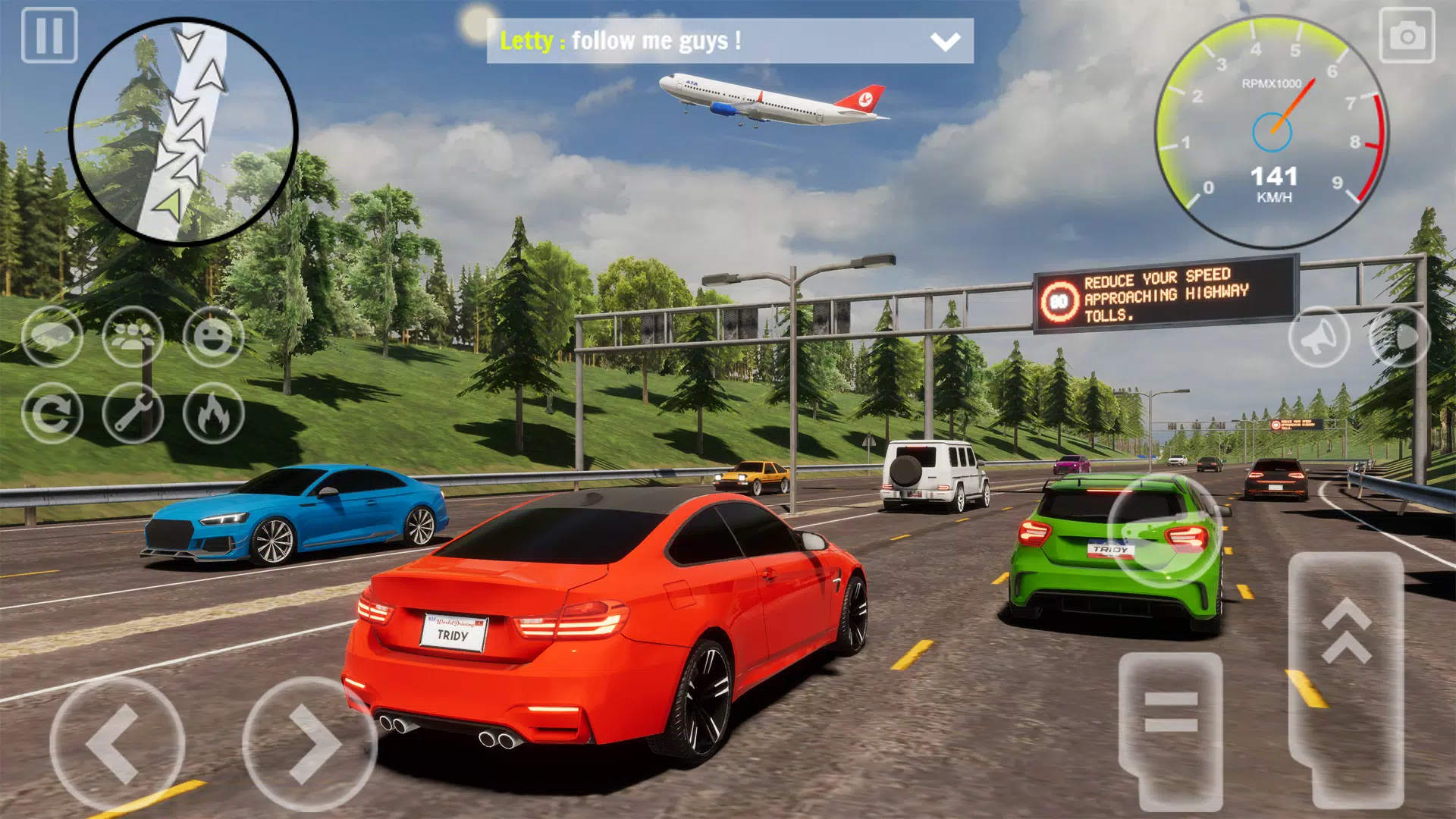Toggle the headlights button
Image resolution: width=1456 pixels, height=819 pixels.
click(1399, 337)
